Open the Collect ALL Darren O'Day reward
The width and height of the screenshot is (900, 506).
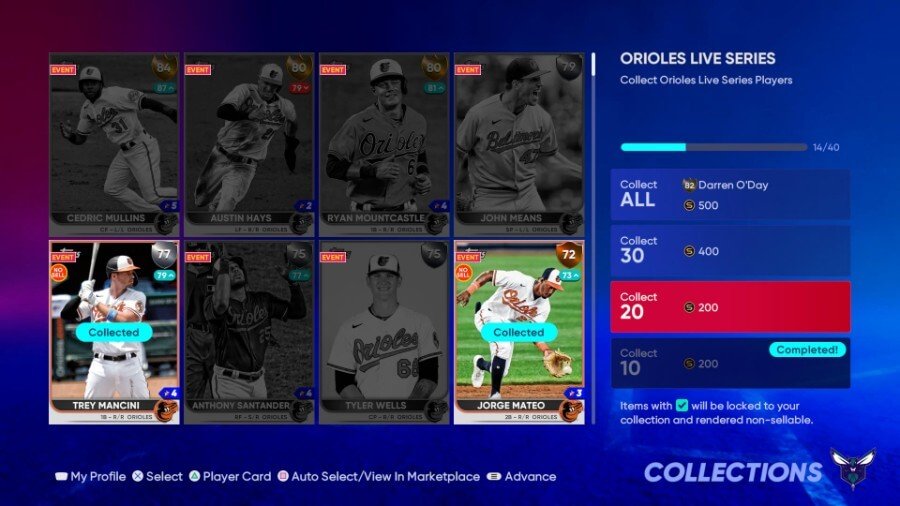[730, 194]
